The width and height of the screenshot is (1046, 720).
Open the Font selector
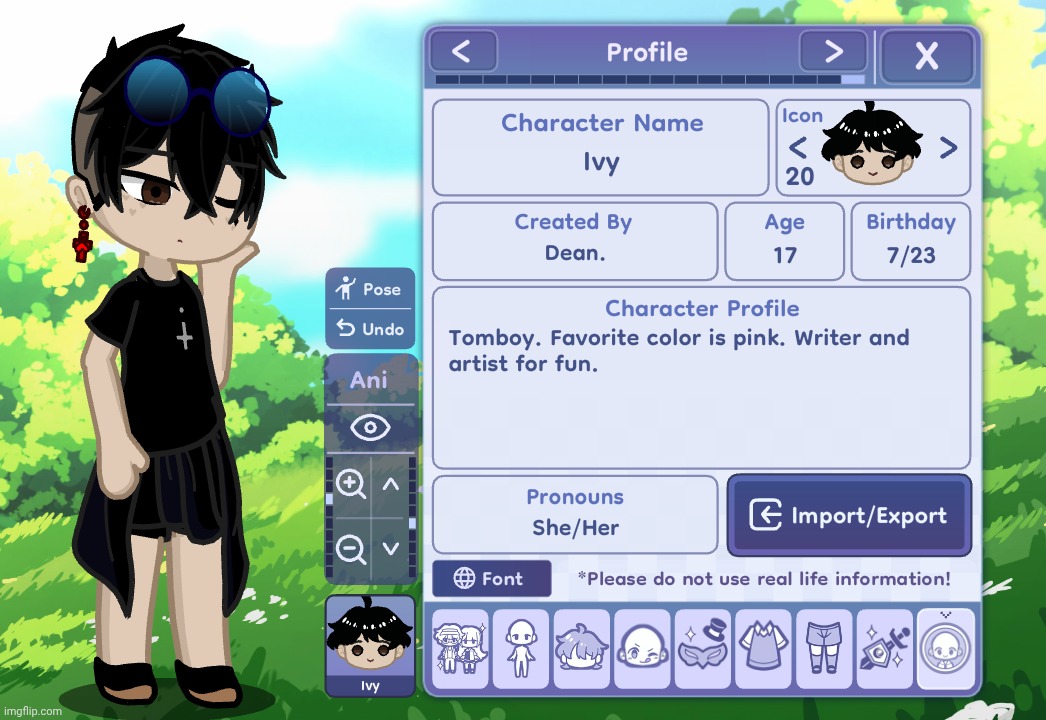pos(491,579)
